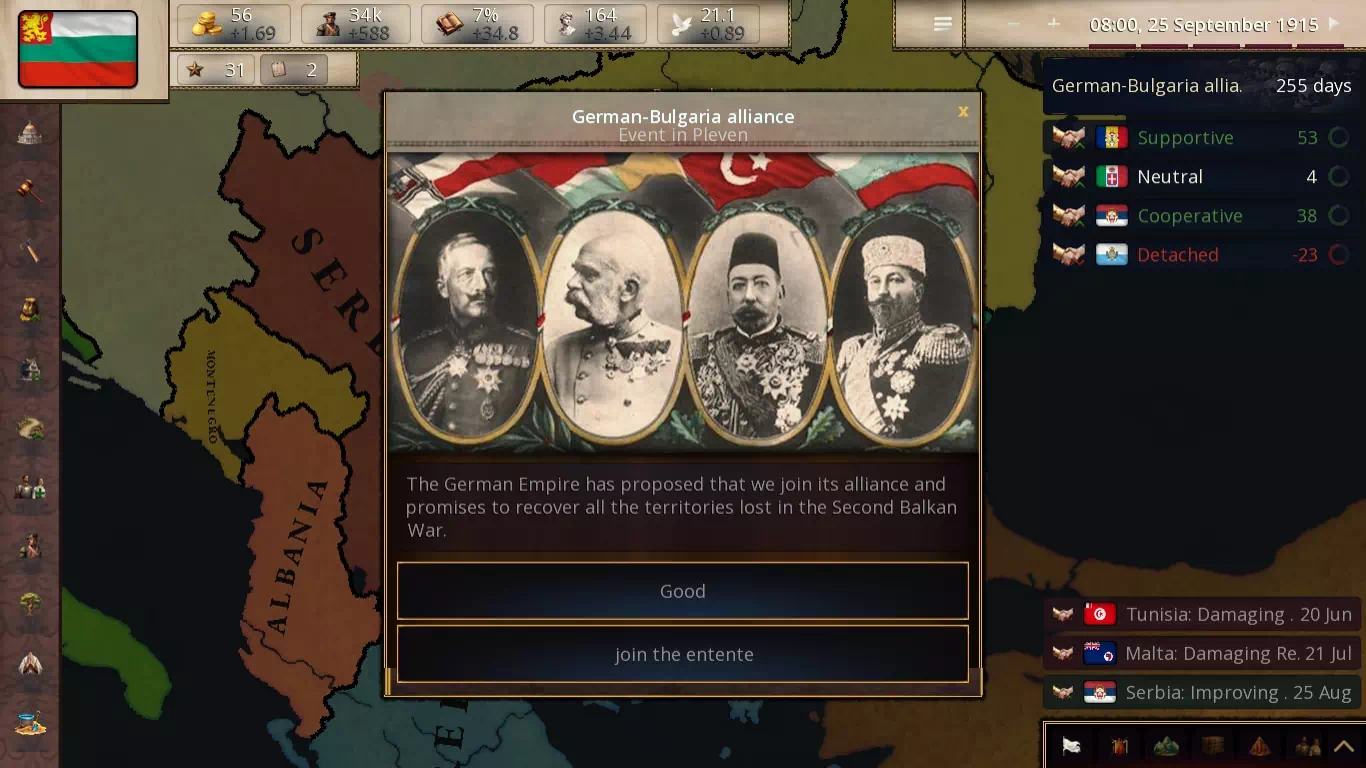The height and width of the screenshot is (768, 1366).
Task: Open the capitol dome government icon
Action: pos(30,132)
